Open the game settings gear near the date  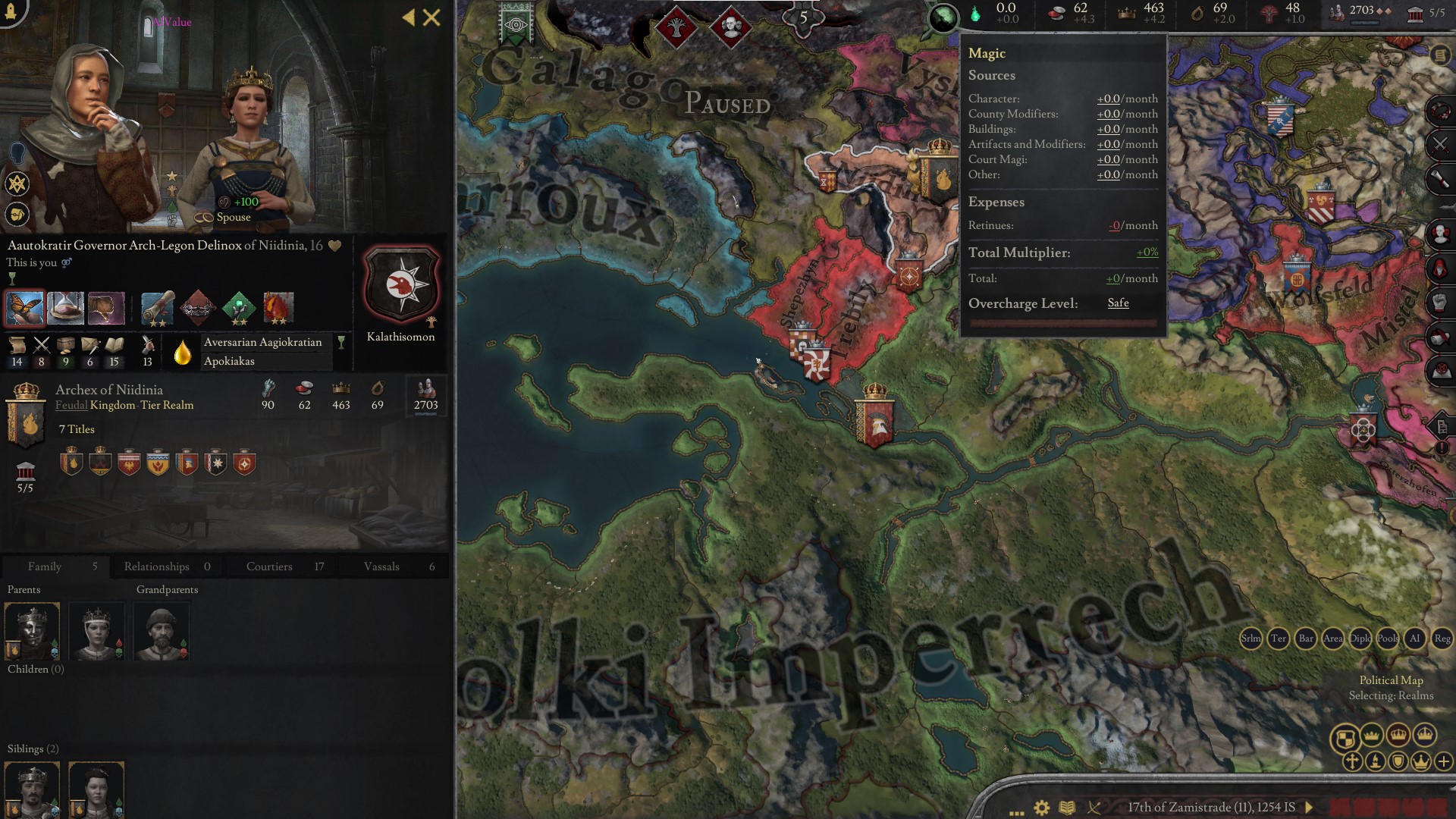(x=1042, y=808)
